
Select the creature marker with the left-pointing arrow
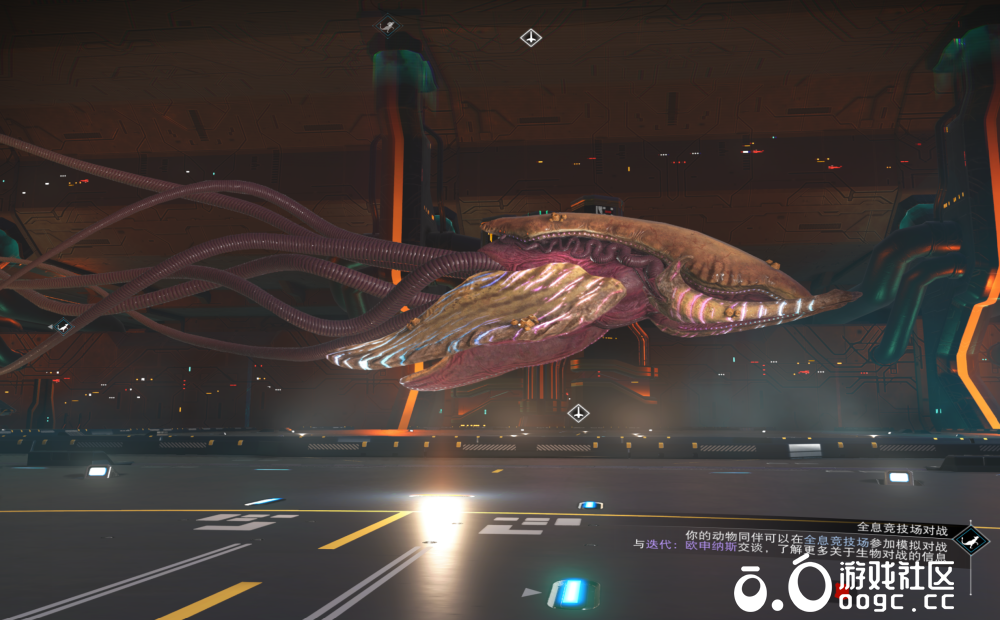61,326
